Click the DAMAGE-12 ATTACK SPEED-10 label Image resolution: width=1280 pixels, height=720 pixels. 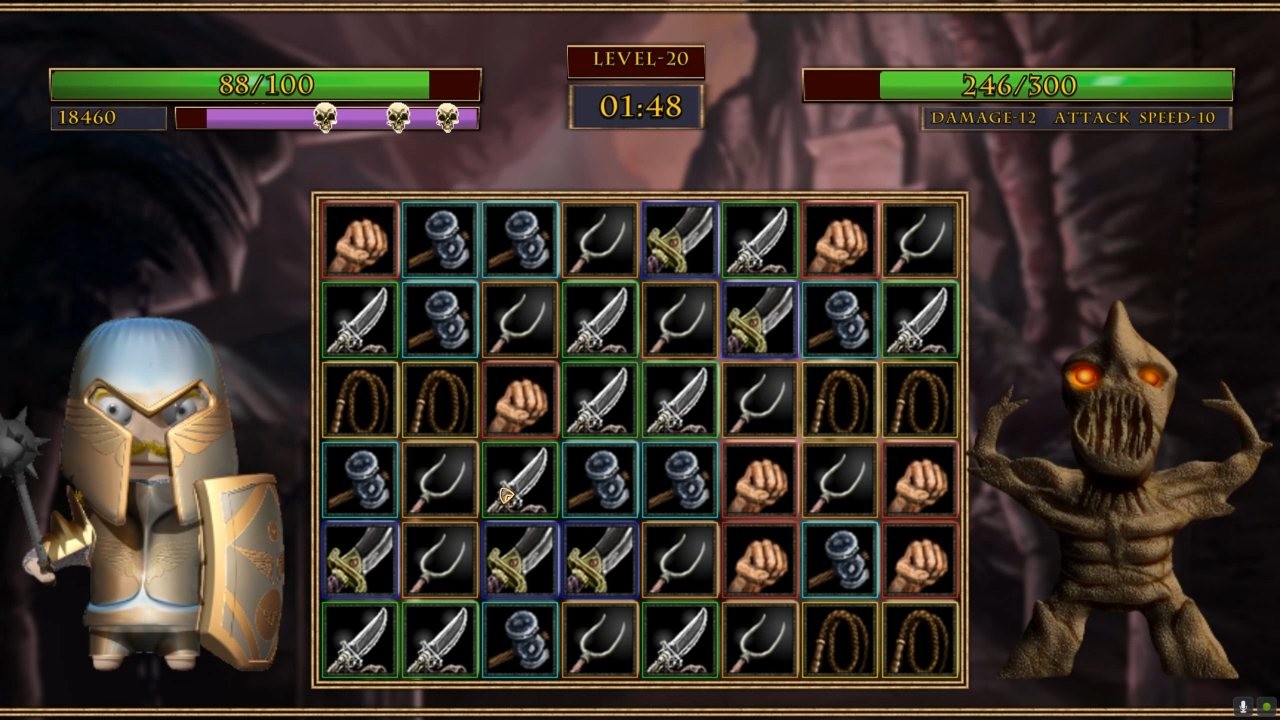click(x=1075, y=117)
